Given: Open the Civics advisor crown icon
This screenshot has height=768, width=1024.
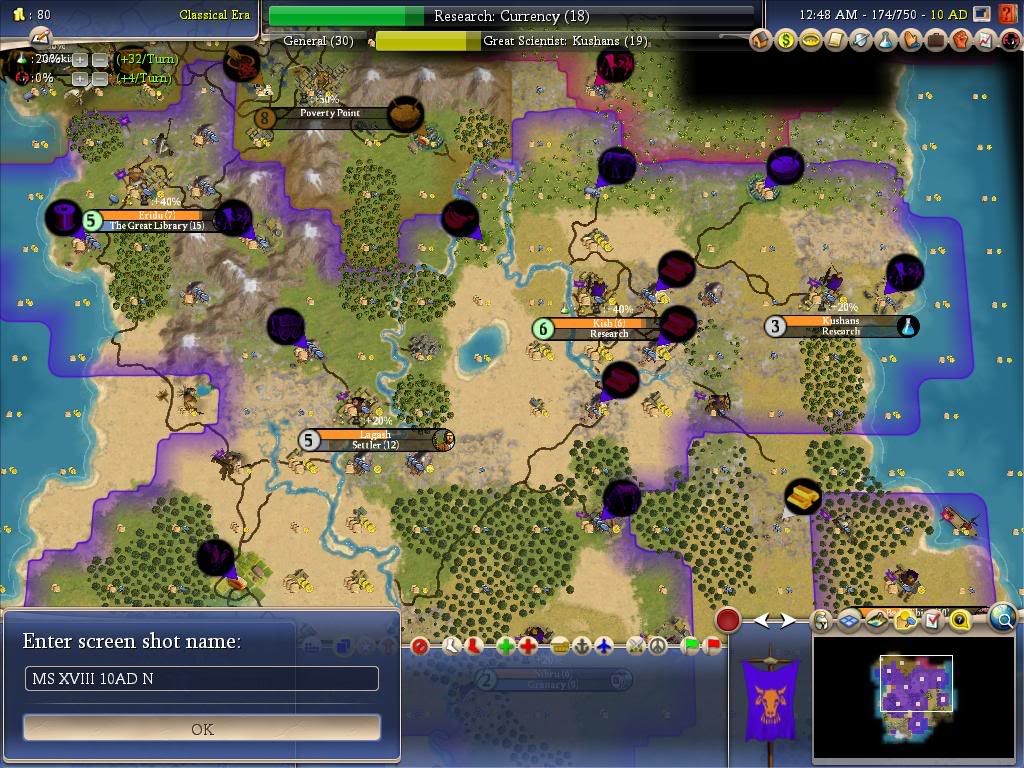Looking at the screenshot, I should point(811,41).
